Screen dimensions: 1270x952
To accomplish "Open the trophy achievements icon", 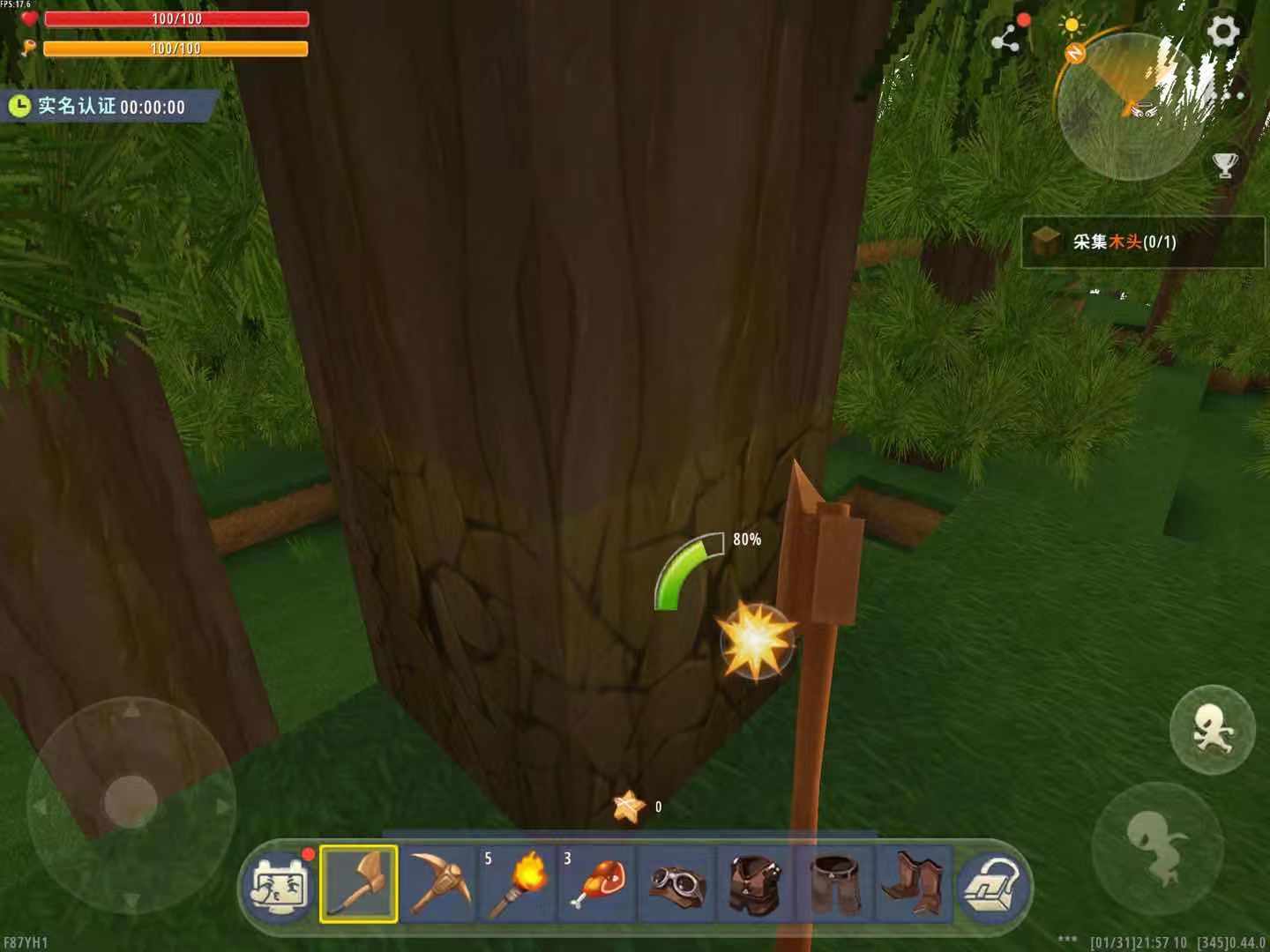I will pos(1225,165).
